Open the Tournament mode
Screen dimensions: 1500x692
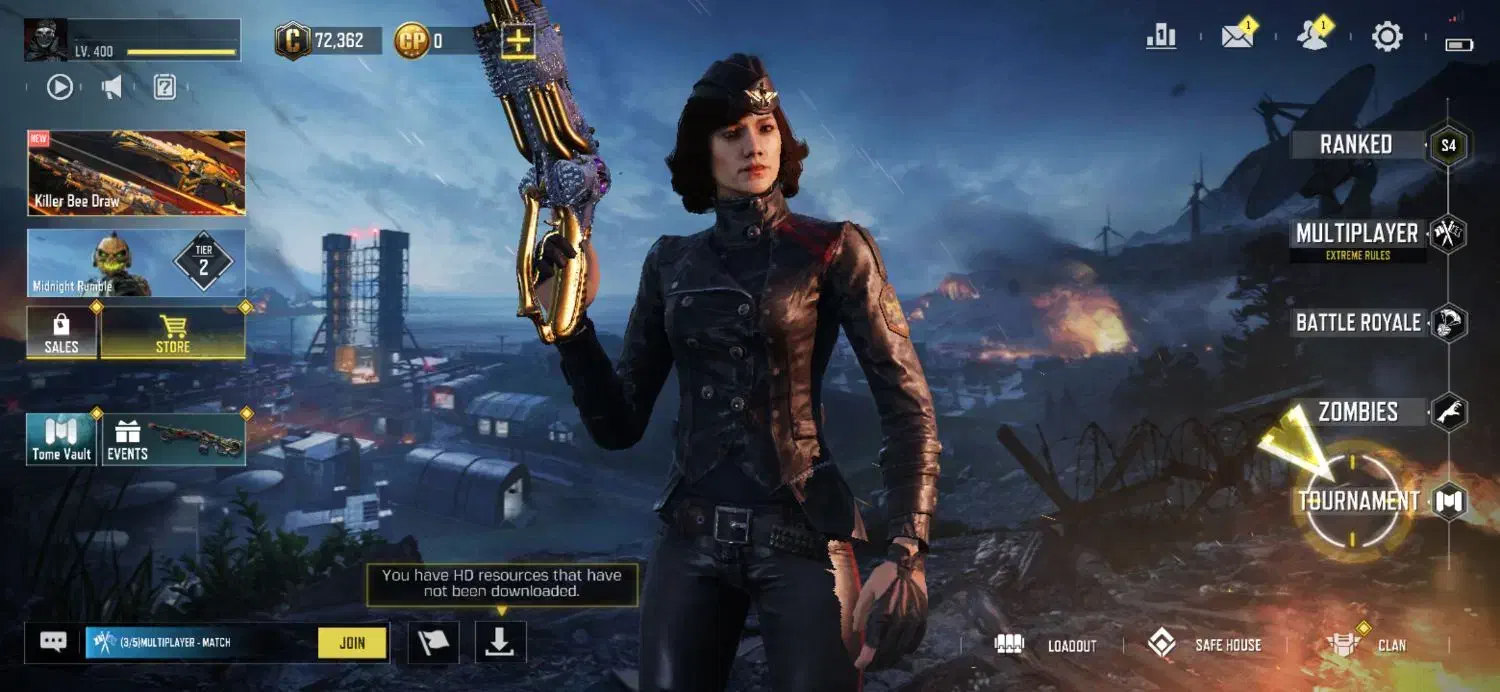pos(1358,502)
